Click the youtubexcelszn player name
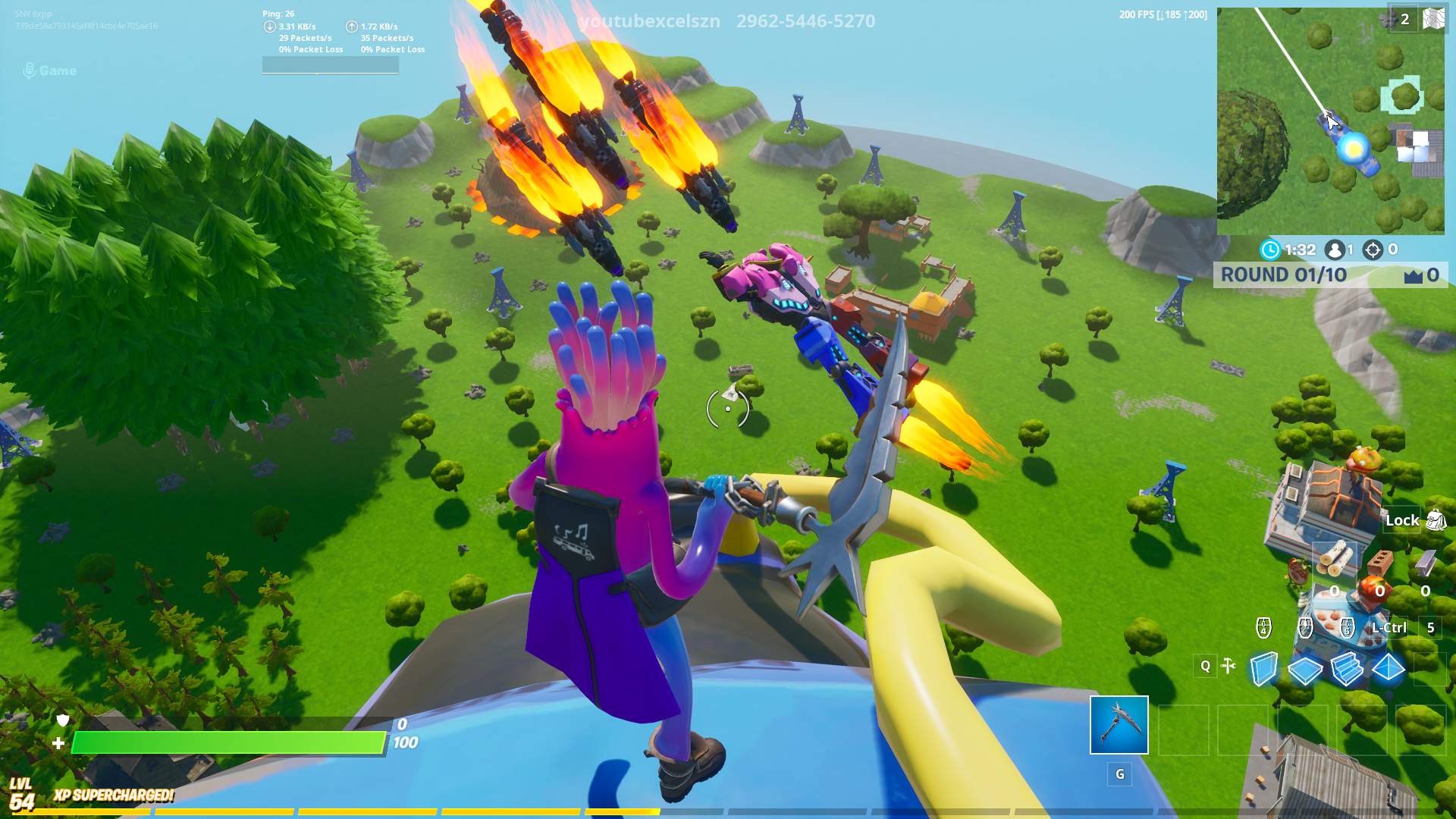The height and width of the screenshot is (819, 1456). (648, 21)
